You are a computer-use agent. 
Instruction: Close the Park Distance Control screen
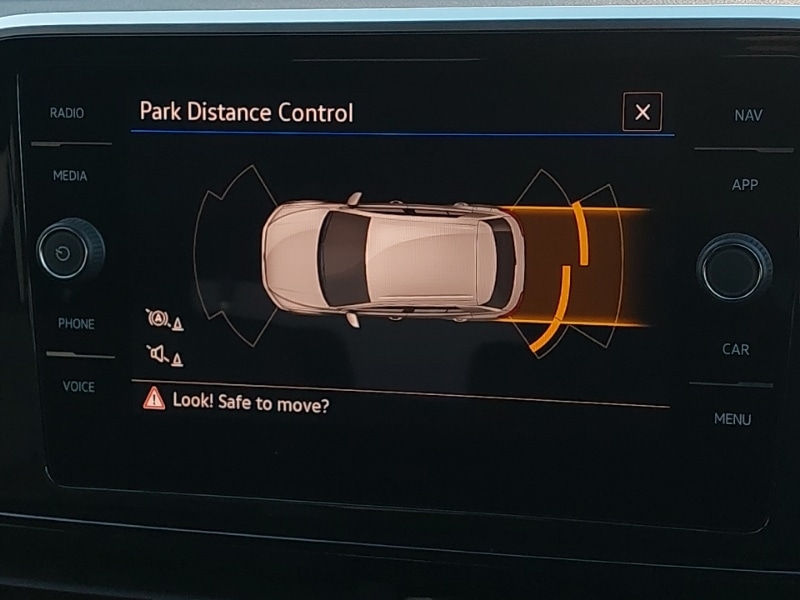coord(642,112)
